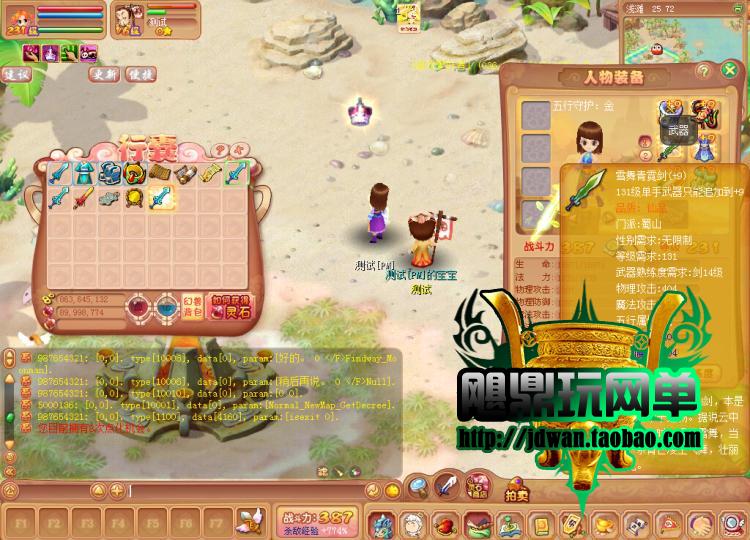The height and width of the screenshot is (540, 750).
Task: Select the teal robe in the bag
Action: click(83, 174)
